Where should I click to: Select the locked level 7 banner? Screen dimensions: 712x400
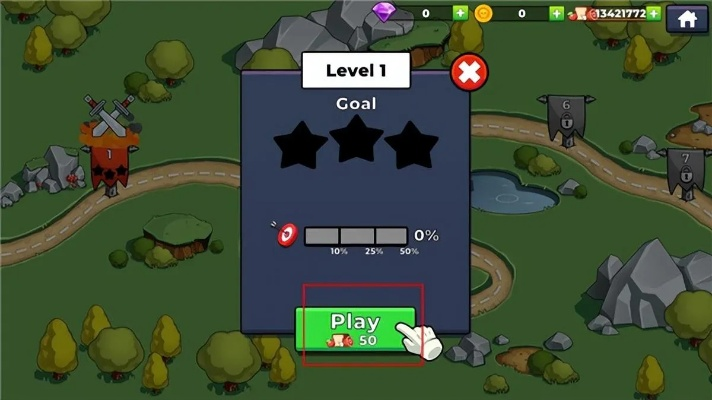tap(685, 170)
